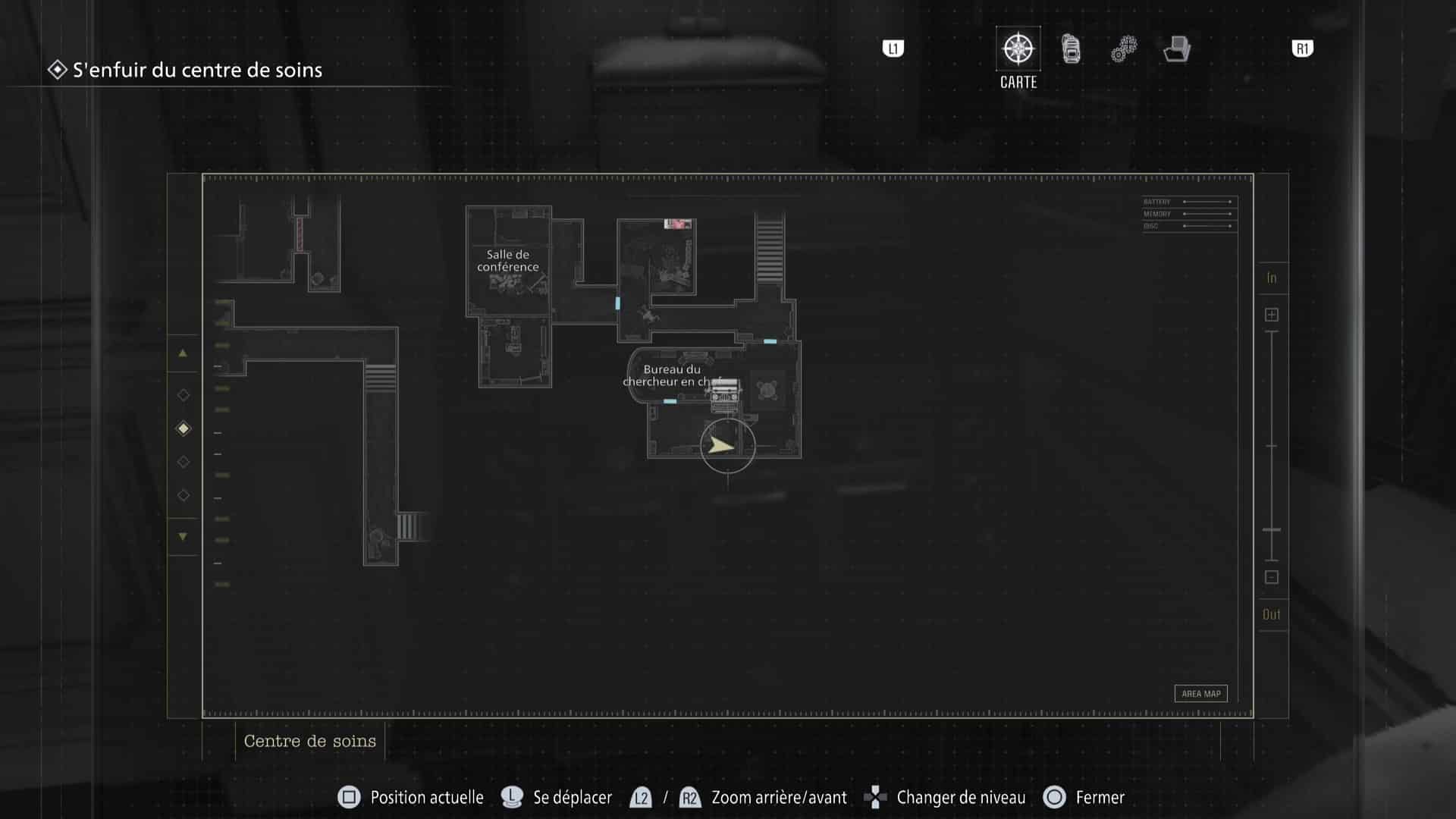Image resolution: width=1456 pixels, height=819 pixels.
Task: Open the backpack inventory icon
Action: point(1070,48)
